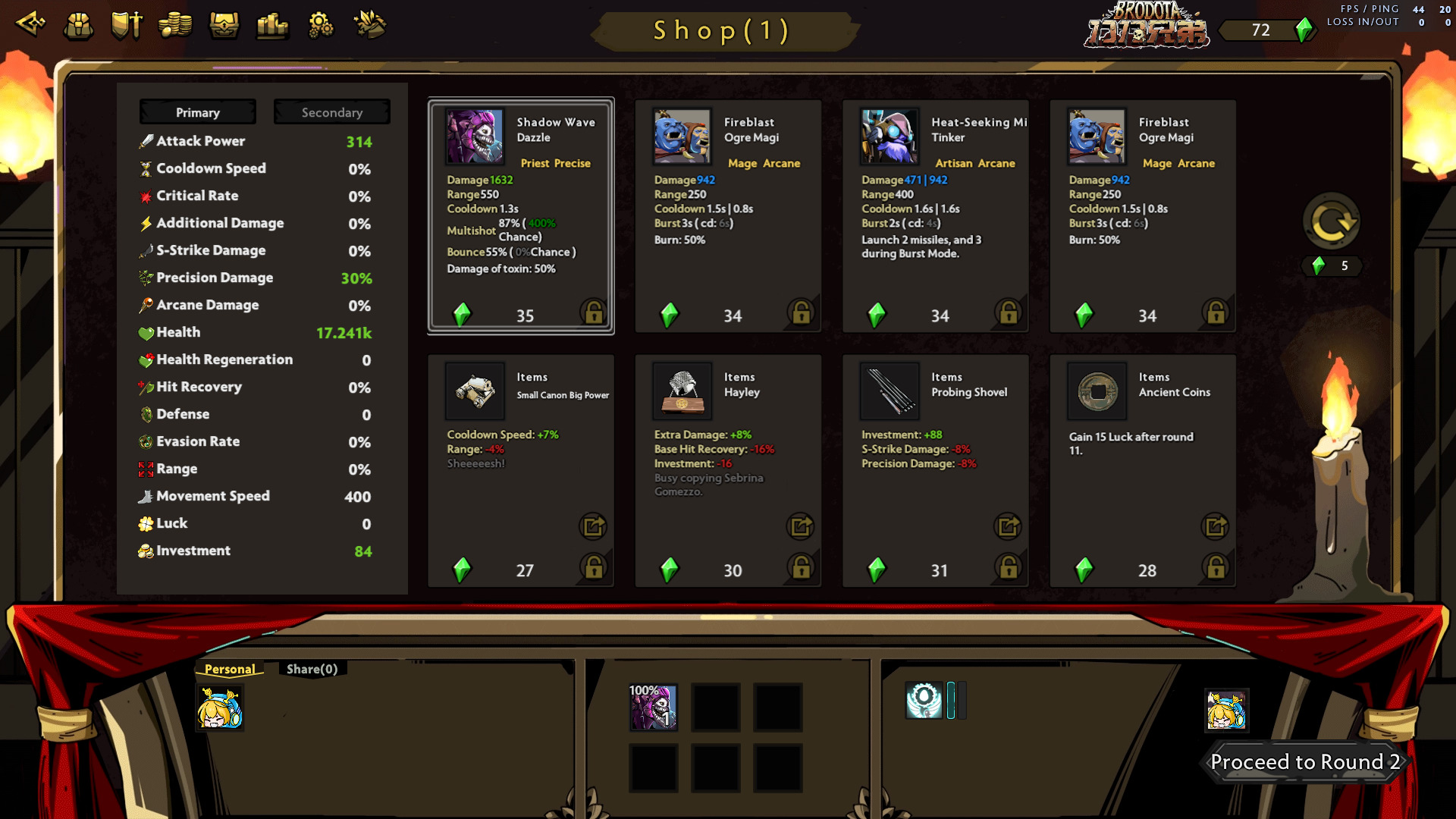Open the Share(0) storage tab
The height and width of the screenshot is (819, 1456).
coord(312,669)
